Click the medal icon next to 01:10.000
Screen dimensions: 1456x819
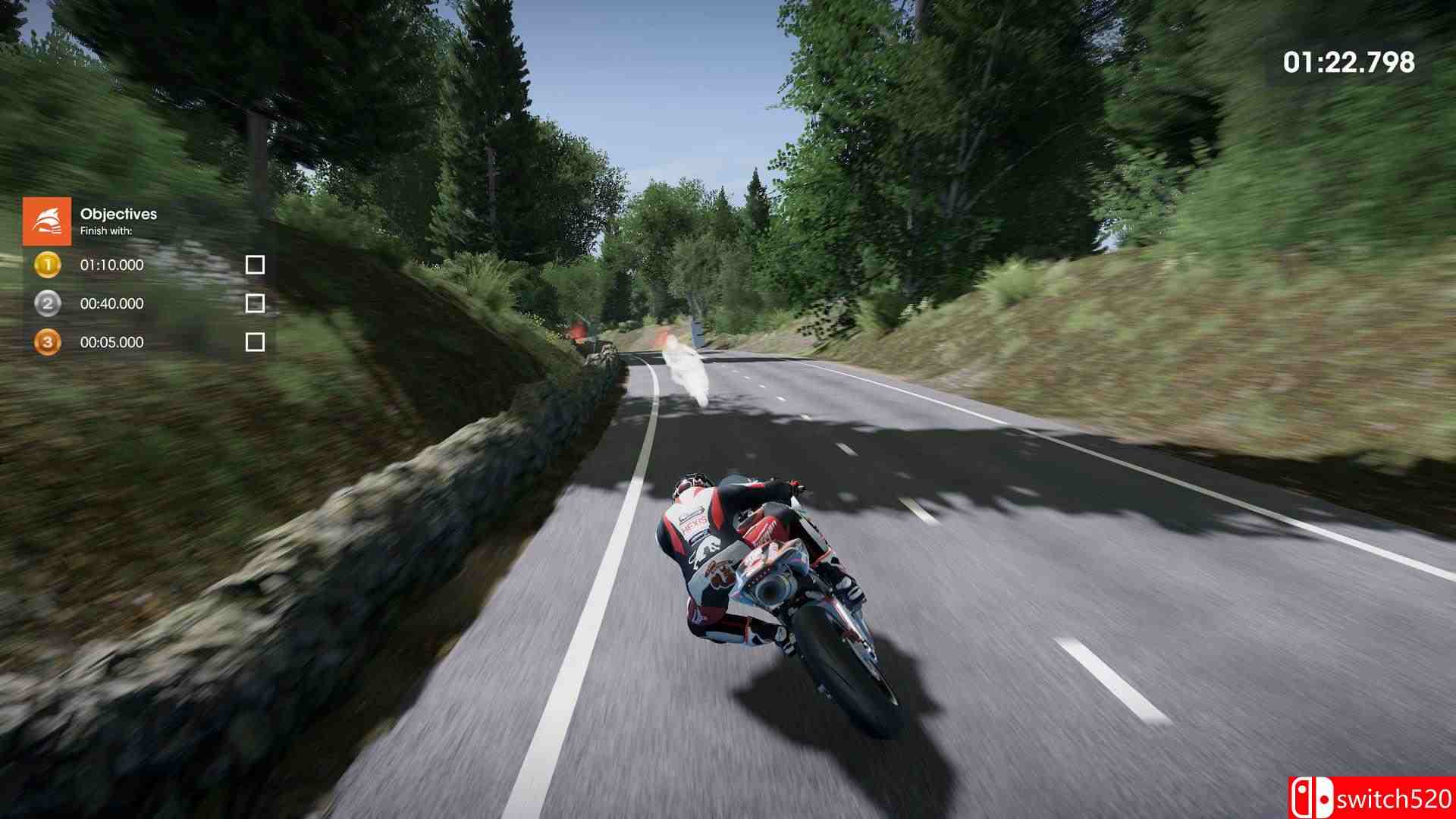click(x=47, y=265)
